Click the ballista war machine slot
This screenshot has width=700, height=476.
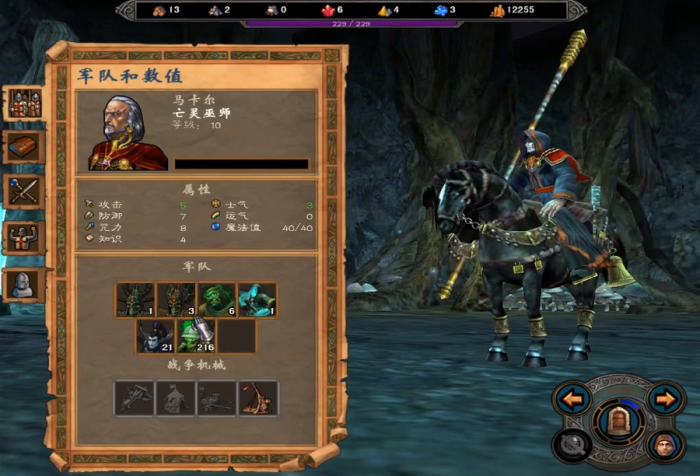tap(135, 398)
